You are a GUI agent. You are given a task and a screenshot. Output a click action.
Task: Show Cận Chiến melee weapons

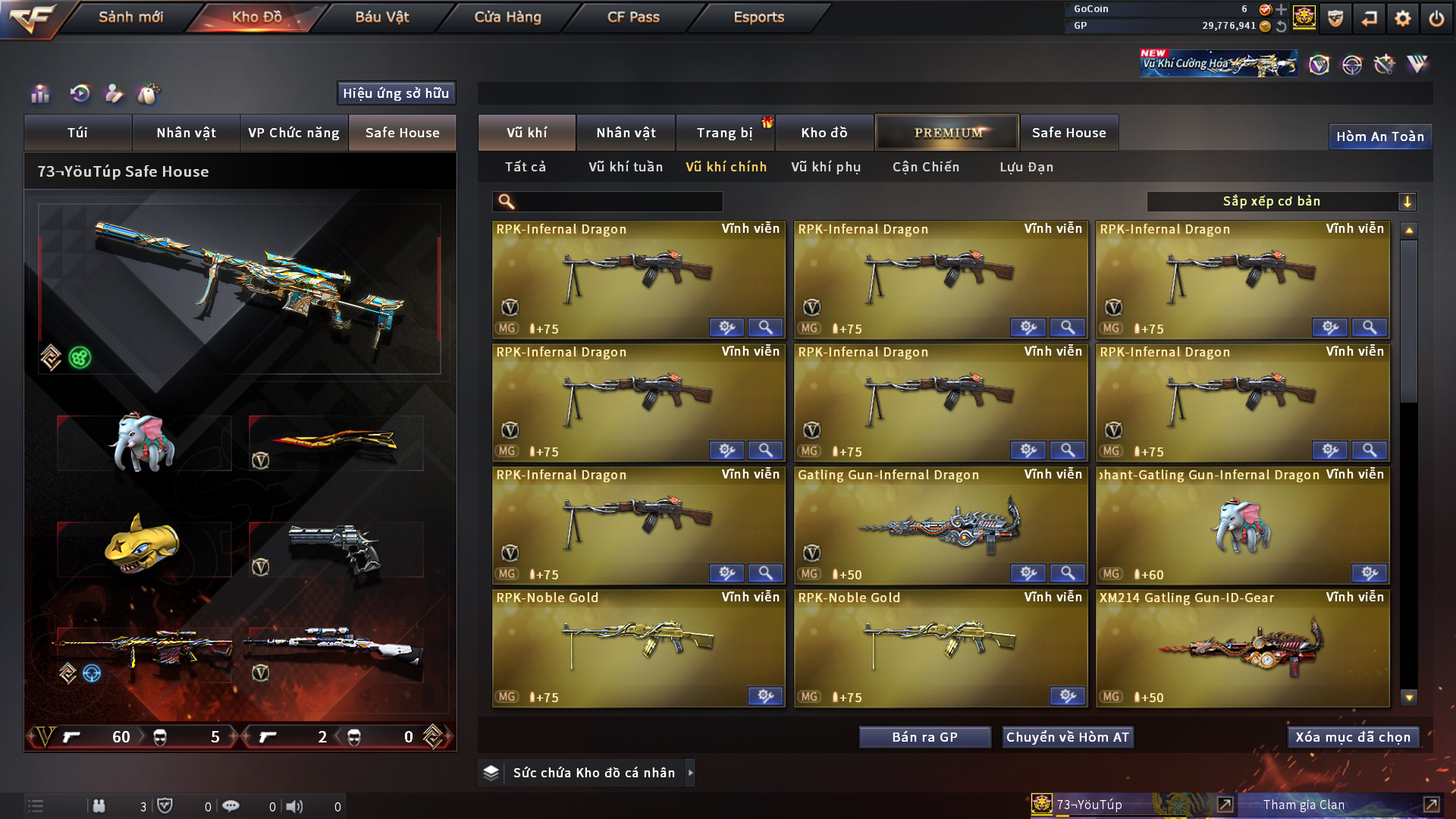(x=926, y=167)
